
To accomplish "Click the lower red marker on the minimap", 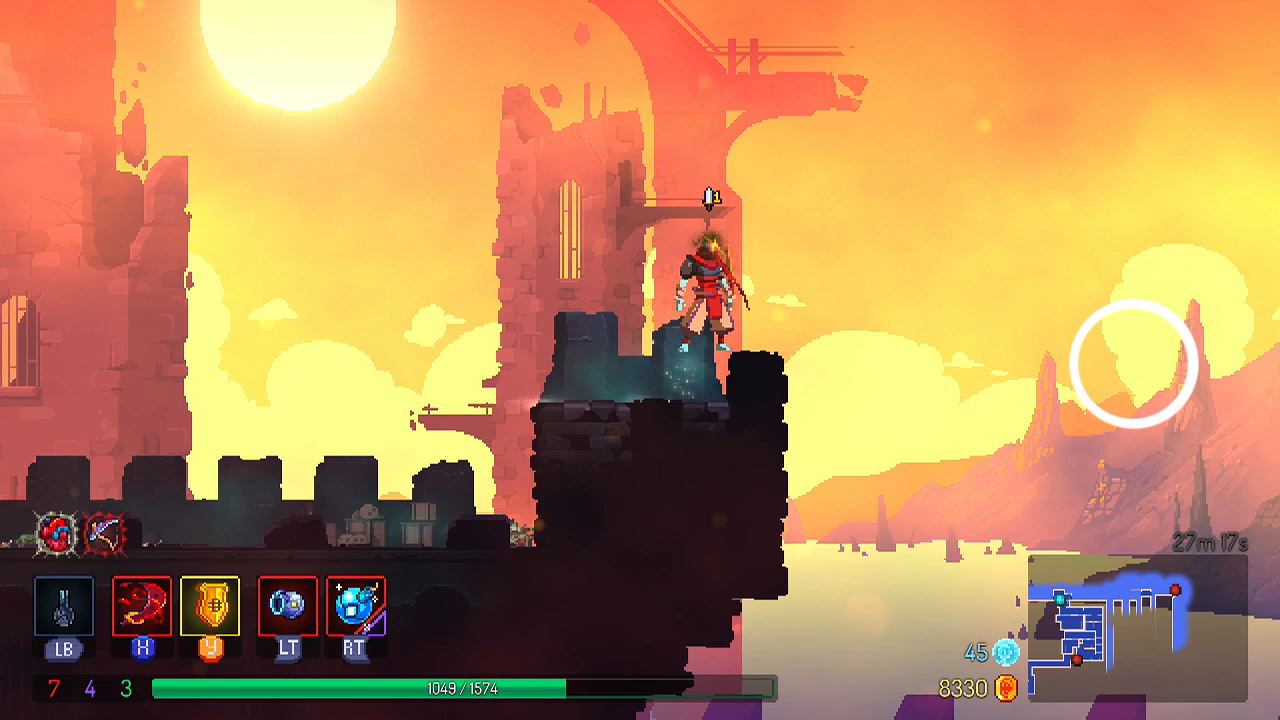I will click(x=1077, y=659).
